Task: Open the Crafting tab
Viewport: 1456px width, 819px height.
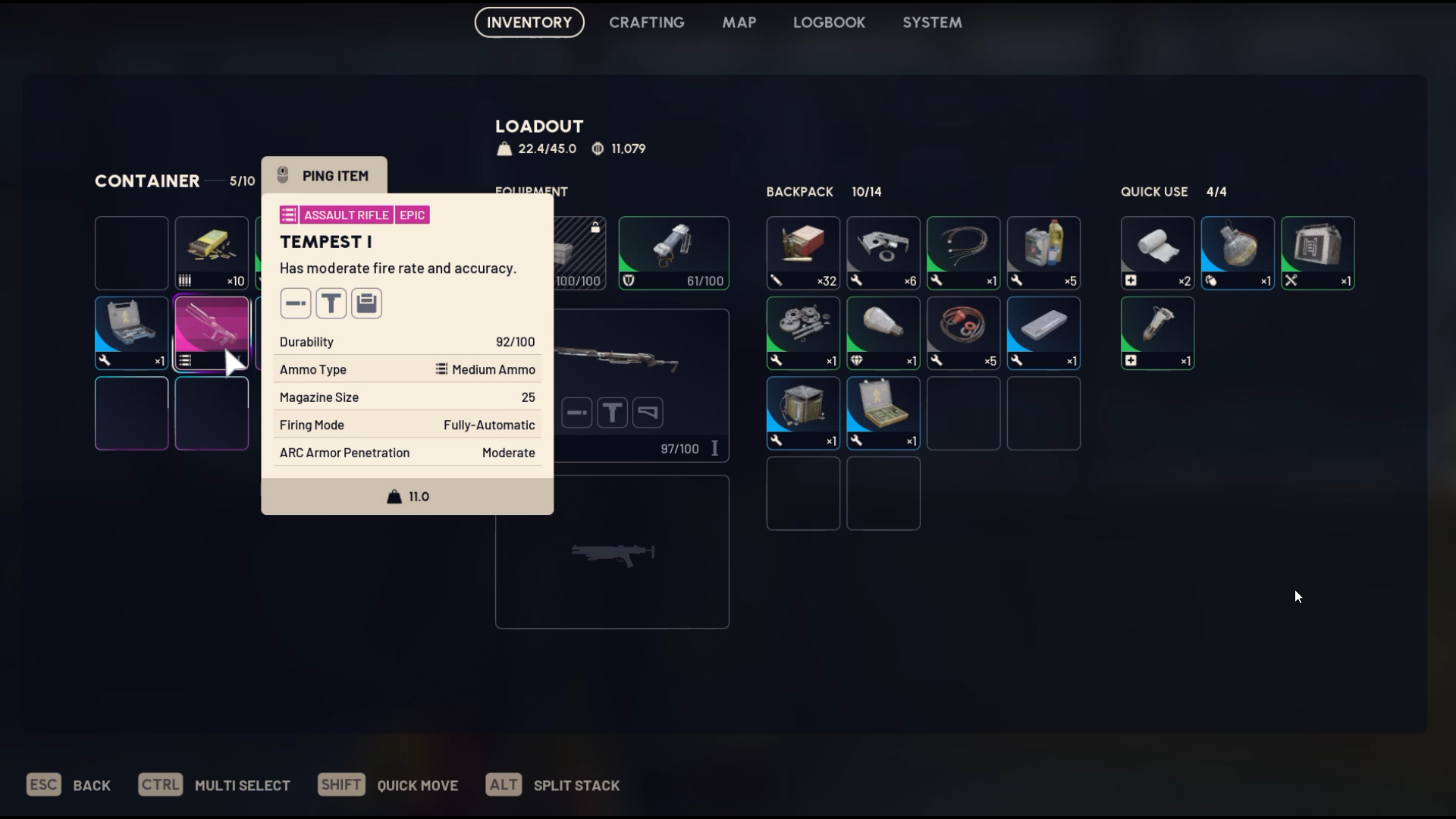Action: click(x=646, y=23)
